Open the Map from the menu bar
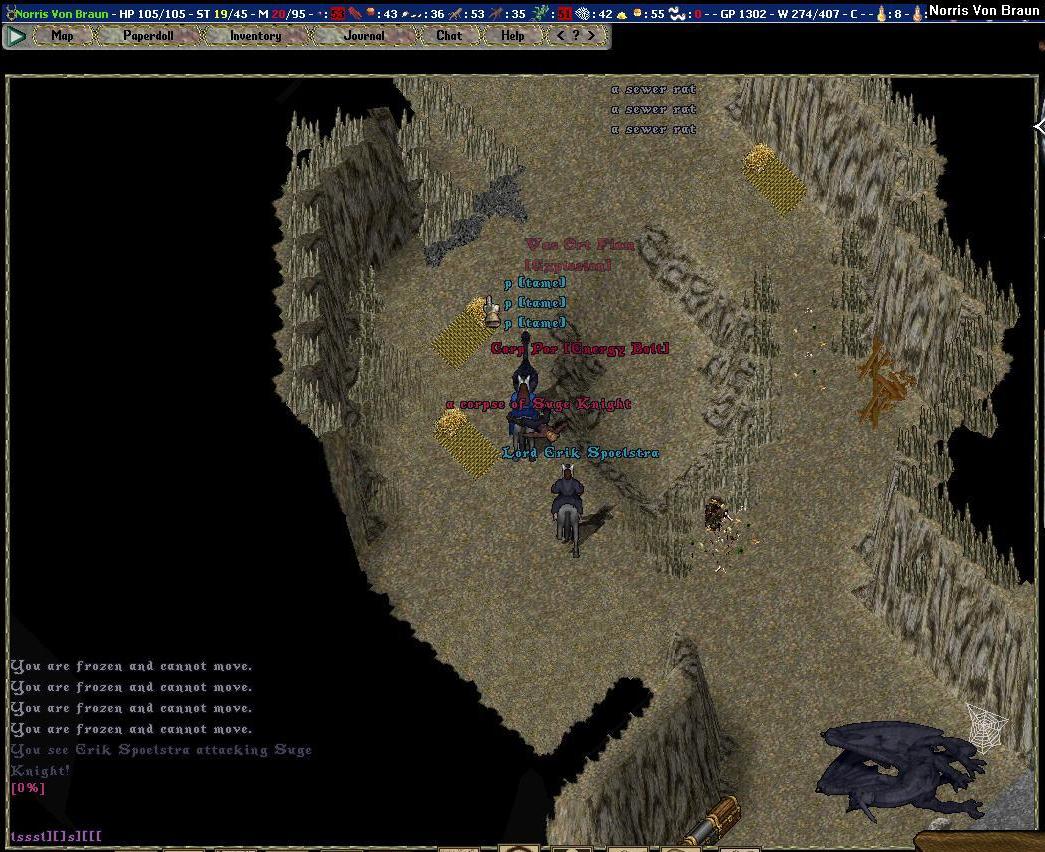1045x852 pixels. [62, 36]
